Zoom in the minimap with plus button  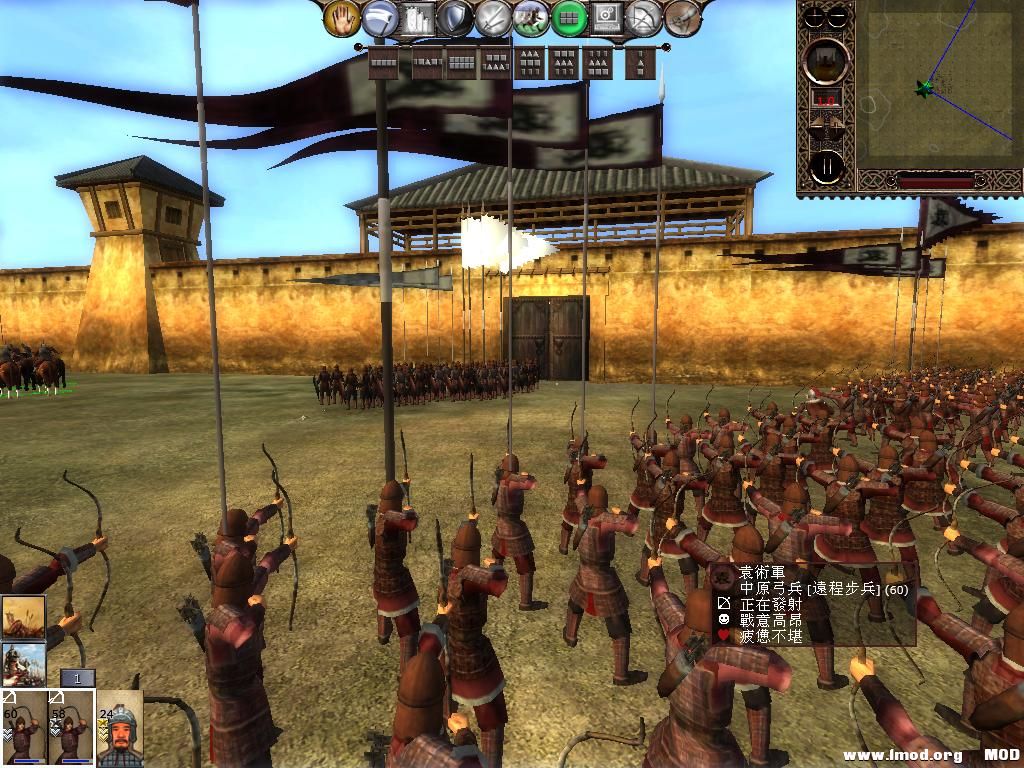(816, 16)
